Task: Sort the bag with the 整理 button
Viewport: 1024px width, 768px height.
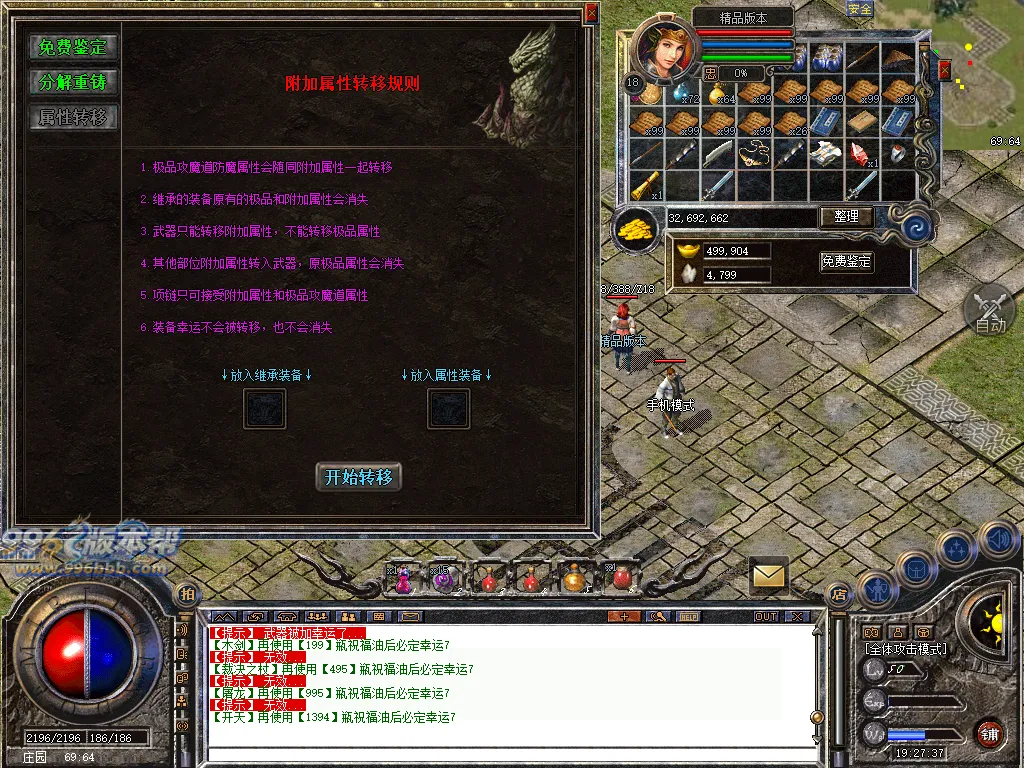Action: [x=846, y=216]
